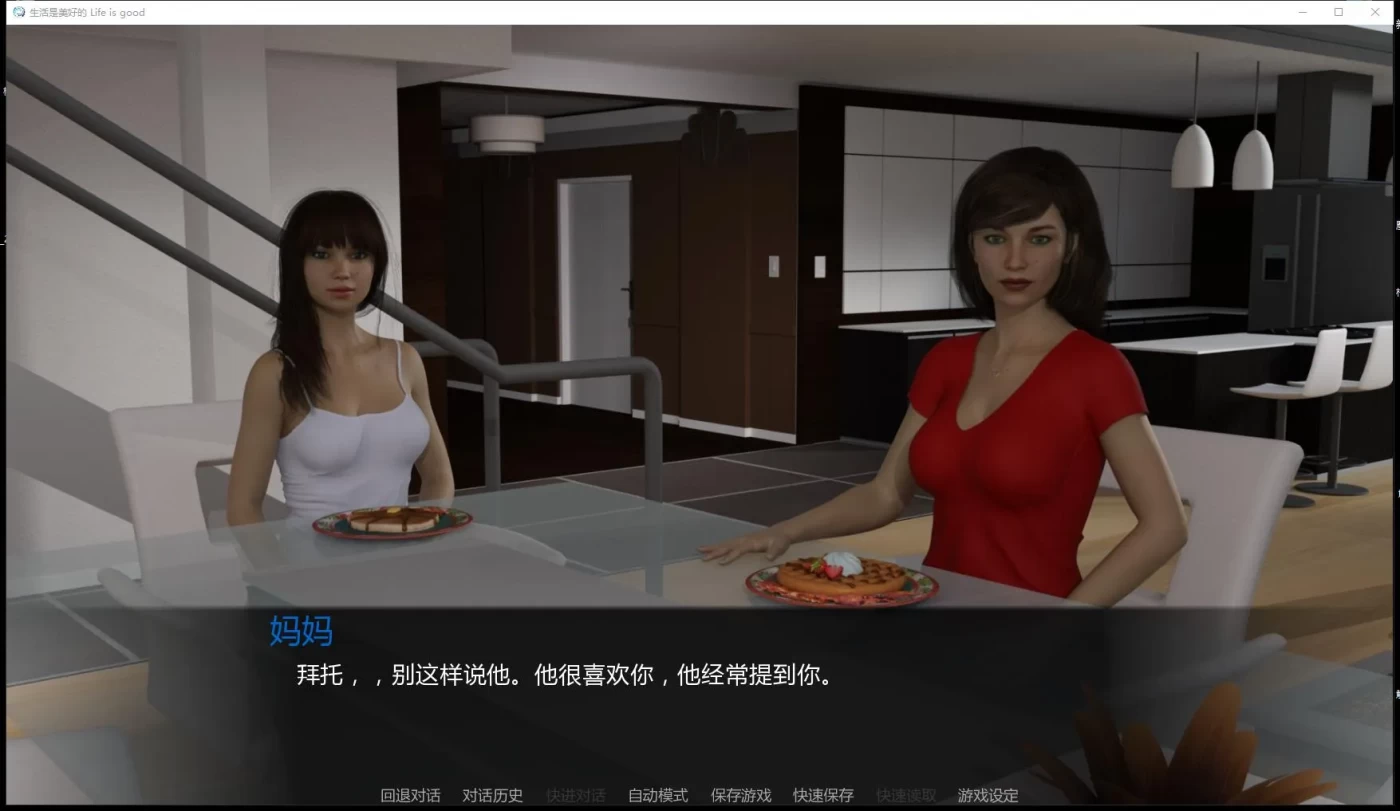Enable 自动模式 auto-play mode
The height and width of the screenshot is (811, 1400).
coord(657,795)
